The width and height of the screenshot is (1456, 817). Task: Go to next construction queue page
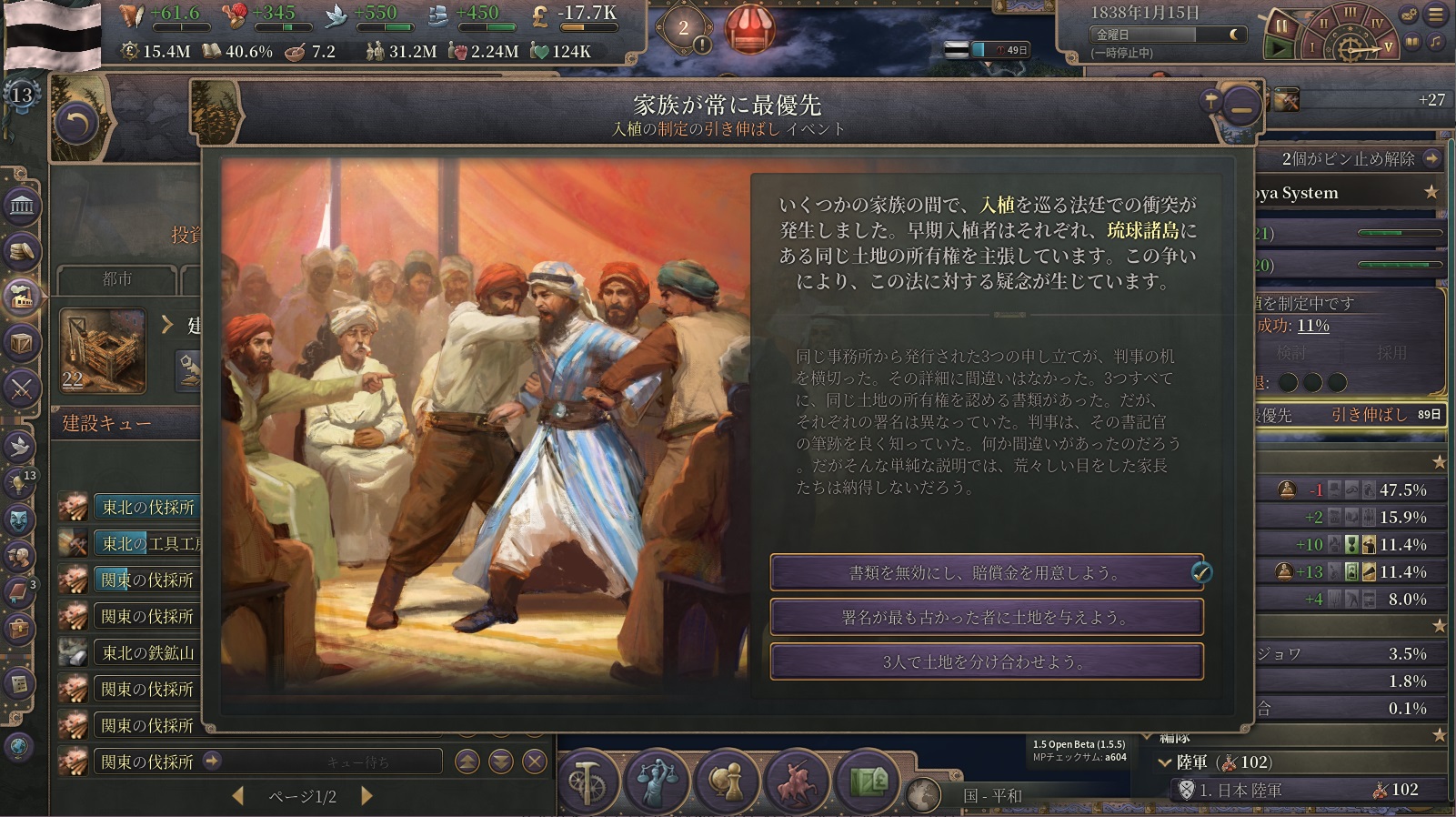pyautogui.click(x=367, y=796)
